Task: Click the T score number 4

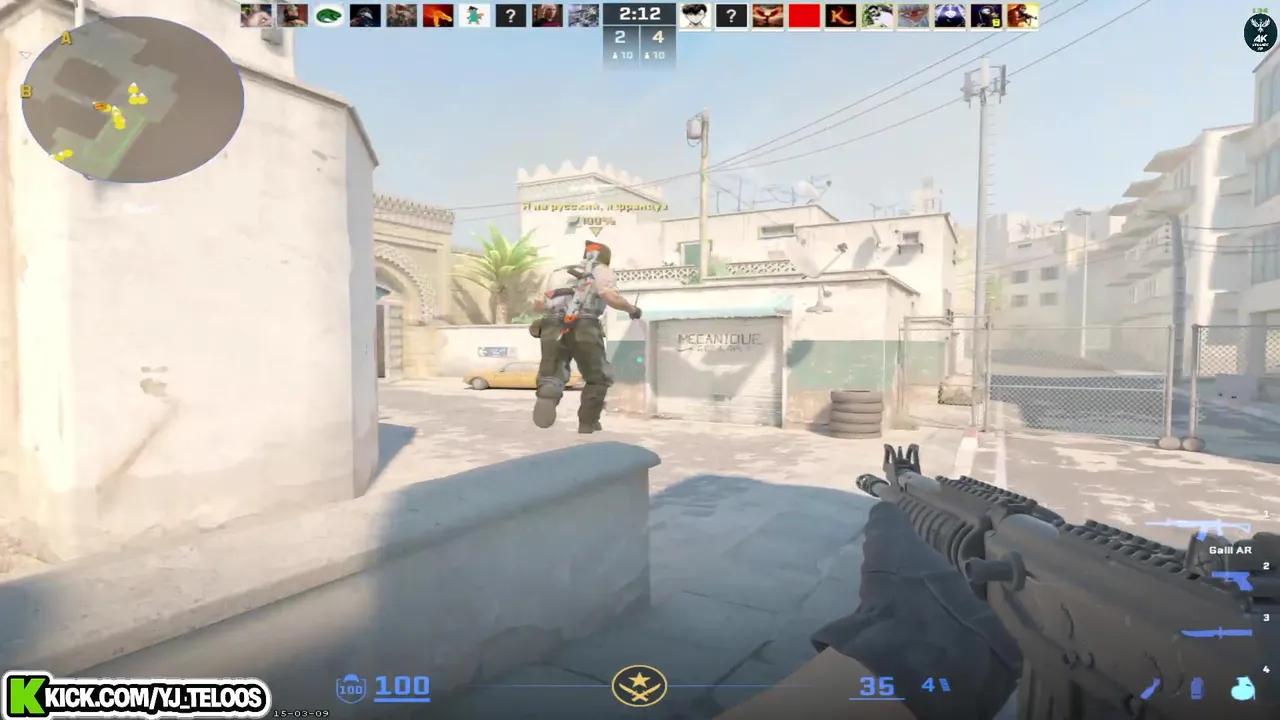Action: click(x=656, y=37)
